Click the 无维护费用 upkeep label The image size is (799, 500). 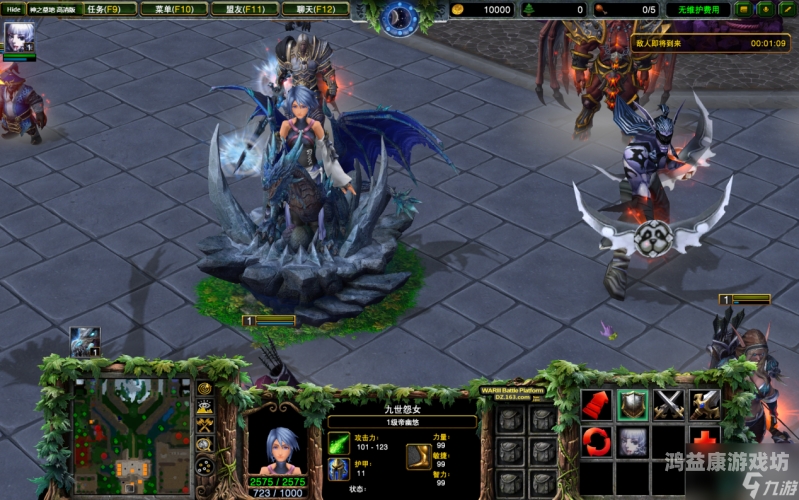click(x=699, y=9)
